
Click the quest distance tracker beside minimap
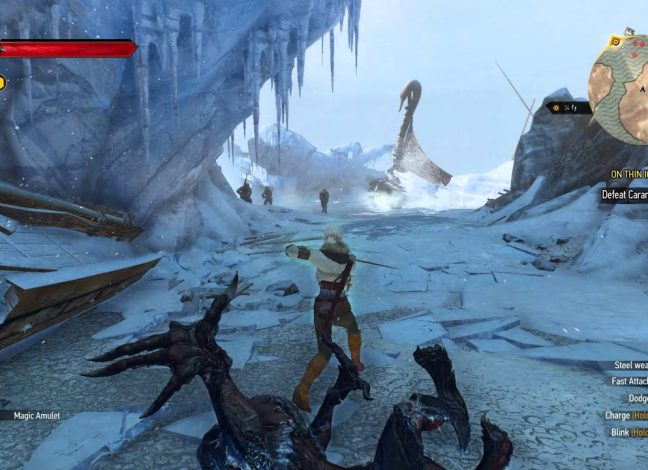[565, 106]
